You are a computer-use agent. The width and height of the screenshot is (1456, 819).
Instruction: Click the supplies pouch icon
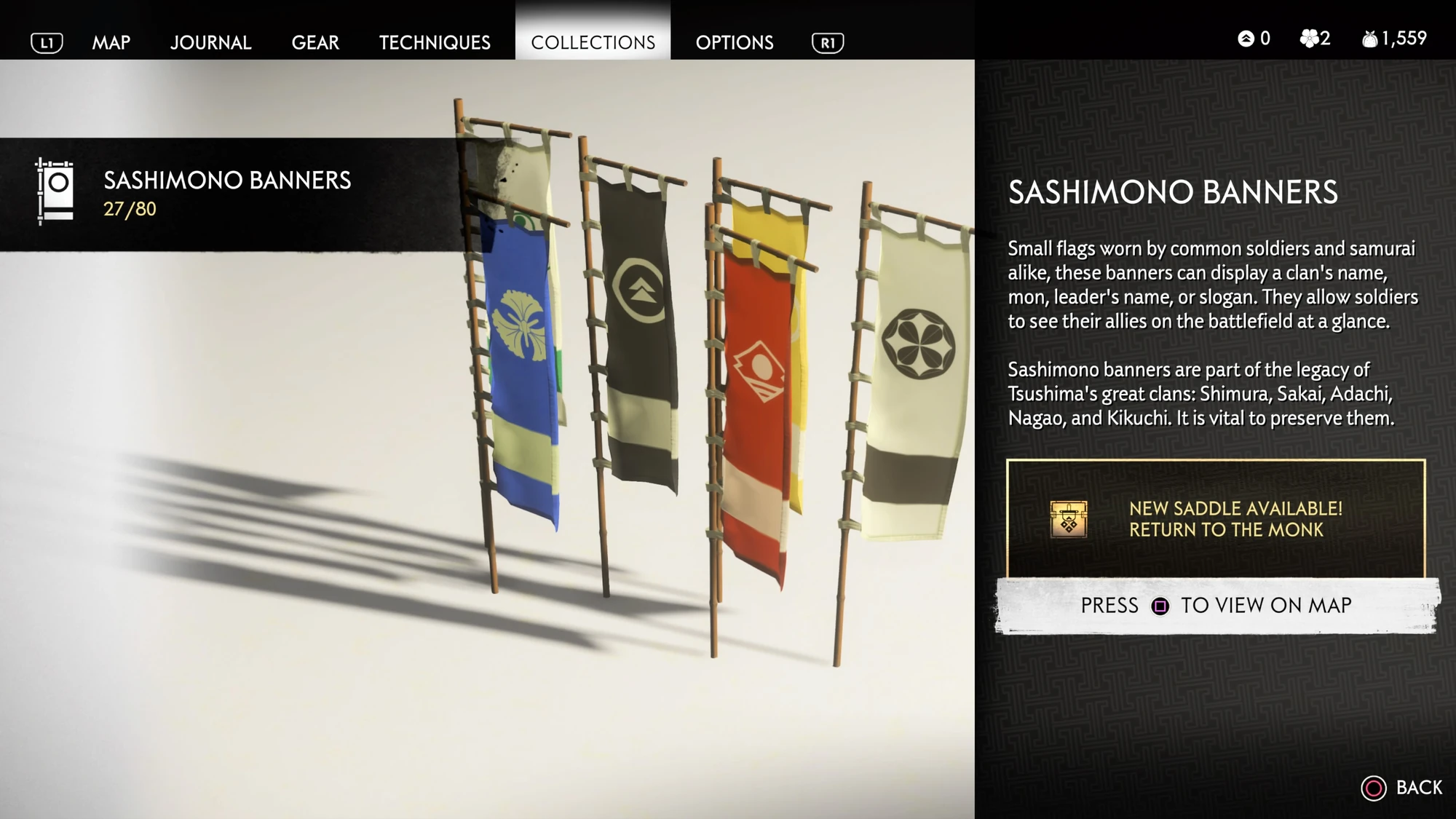[x=1372, y=38]
